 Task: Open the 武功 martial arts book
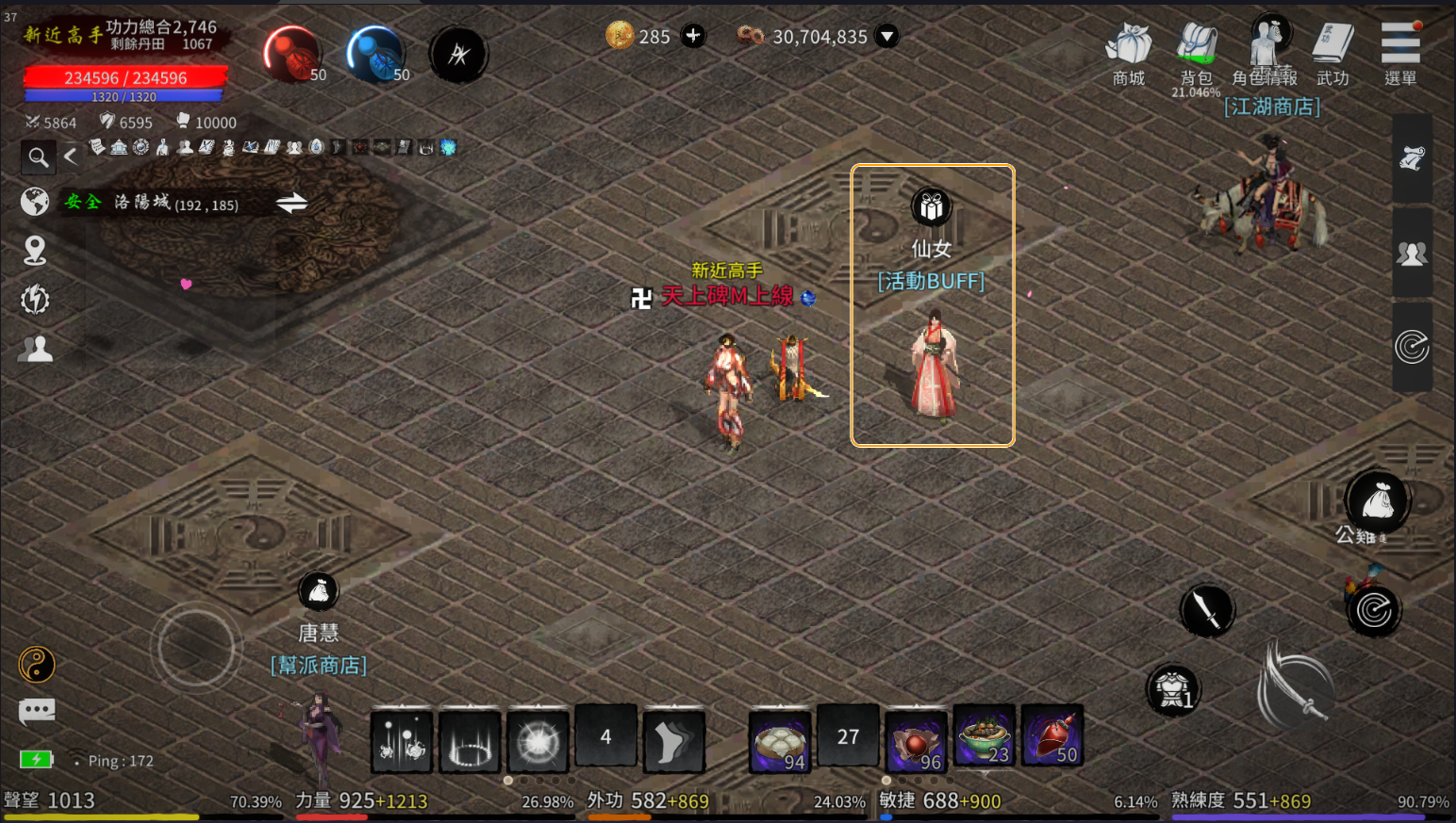1333,53
